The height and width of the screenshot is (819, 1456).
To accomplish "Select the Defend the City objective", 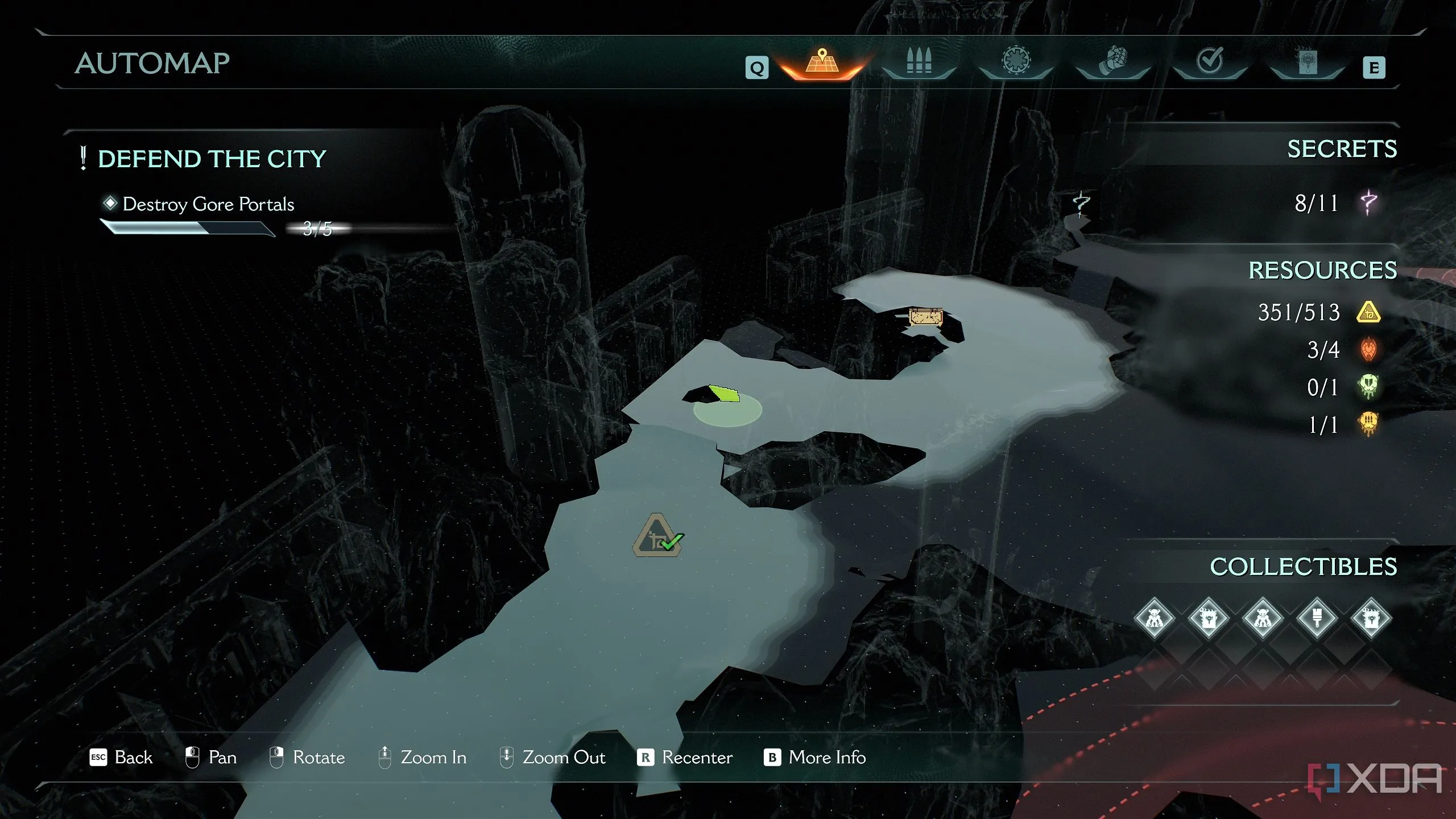I will (212, 159).
